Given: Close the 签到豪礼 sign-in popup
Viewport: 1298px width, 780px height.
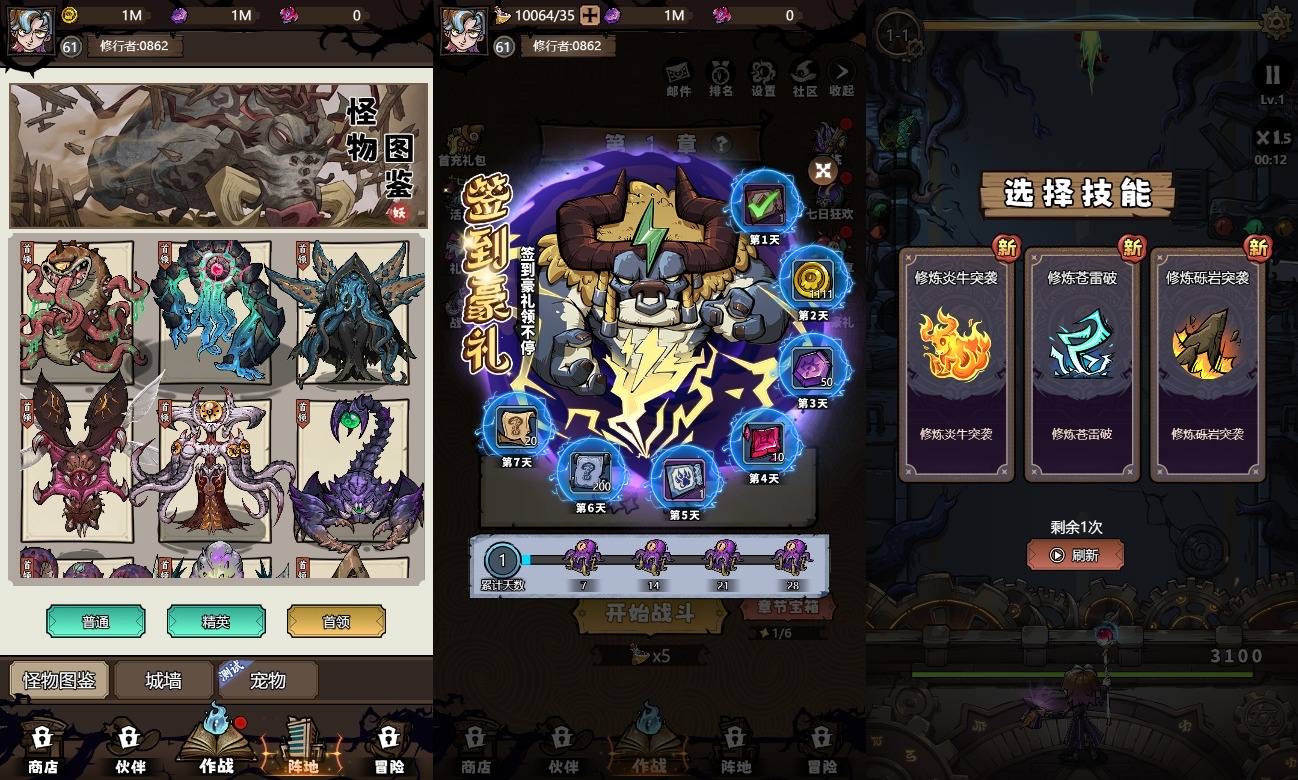Looking at the screenshot, I should [823, 170].
